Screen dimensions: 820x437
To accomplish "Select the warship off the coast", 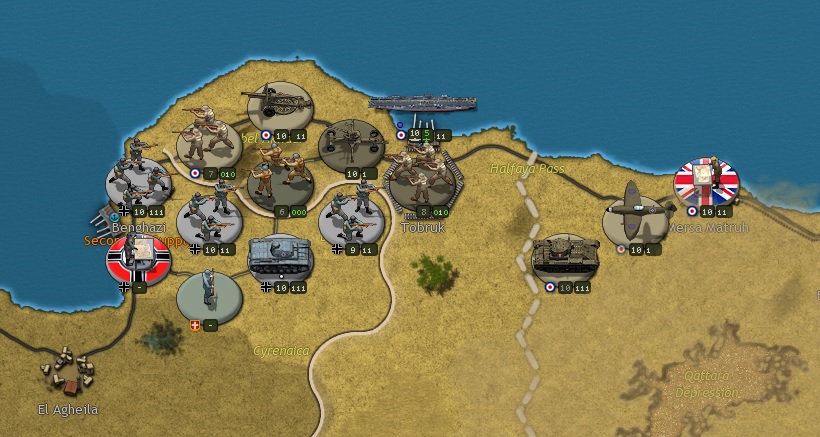I will click(x=422, y=103).
